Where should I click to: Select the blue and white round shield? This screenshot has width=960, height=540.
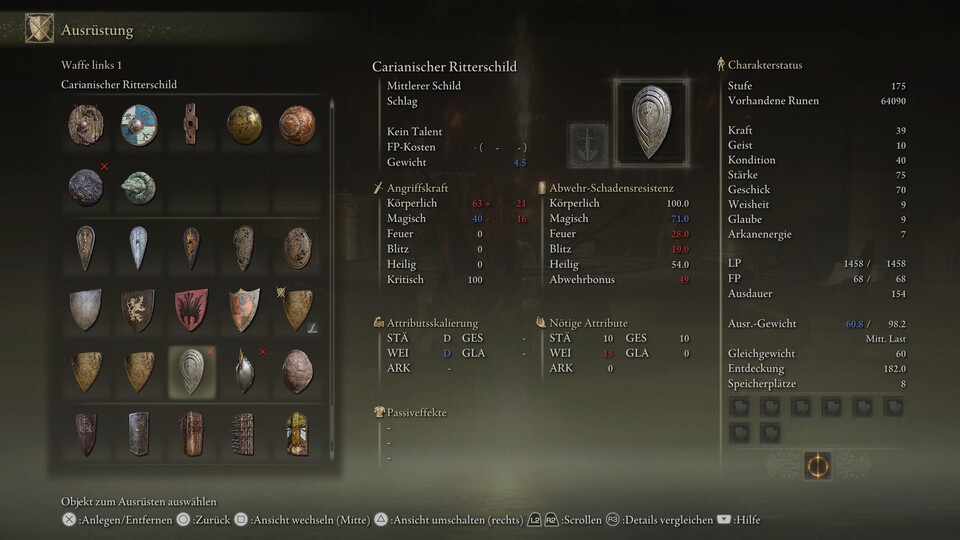tap(138, 125)
